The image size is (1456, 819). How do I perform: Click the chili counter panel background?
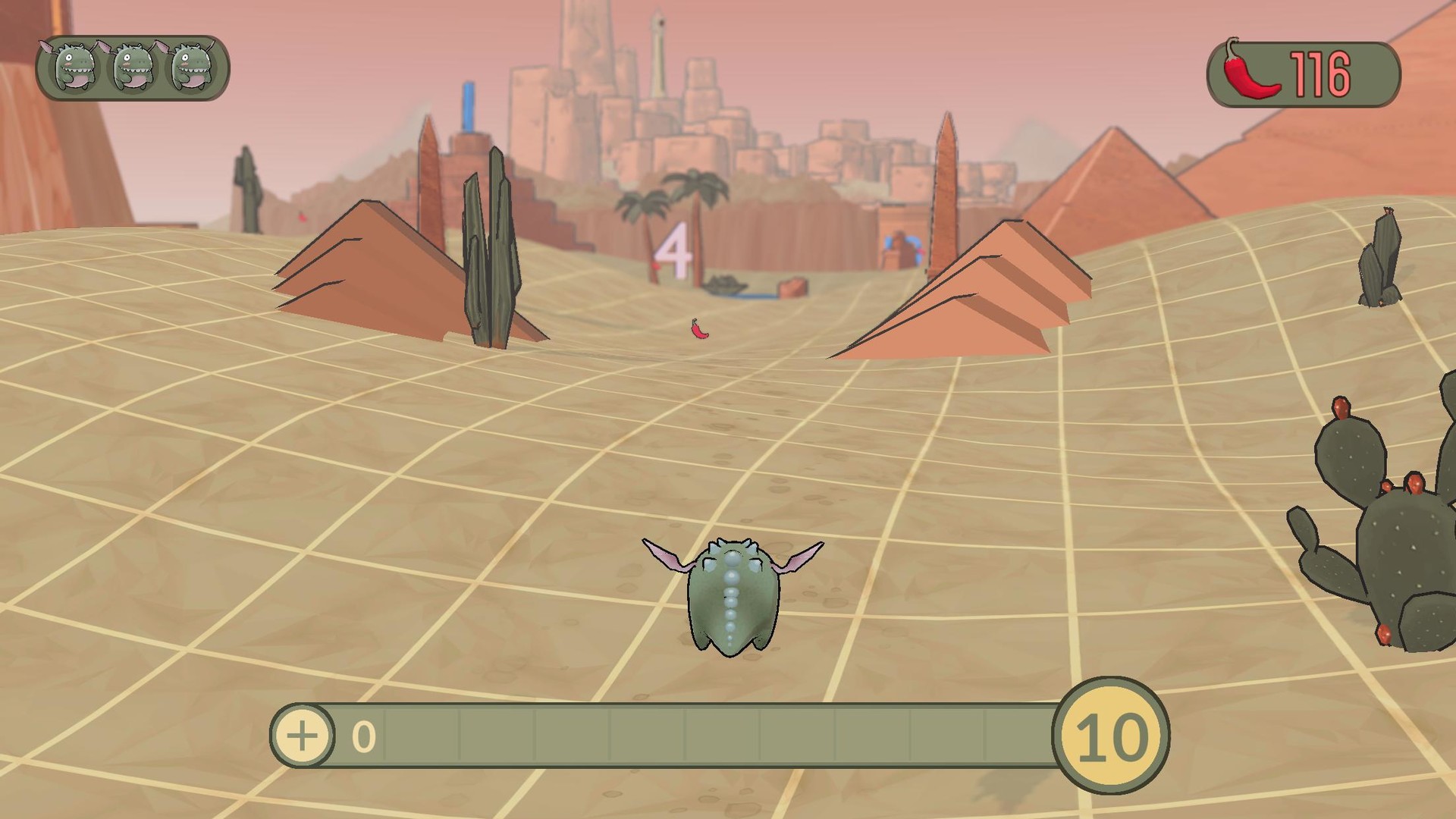tap(1304, 72)
